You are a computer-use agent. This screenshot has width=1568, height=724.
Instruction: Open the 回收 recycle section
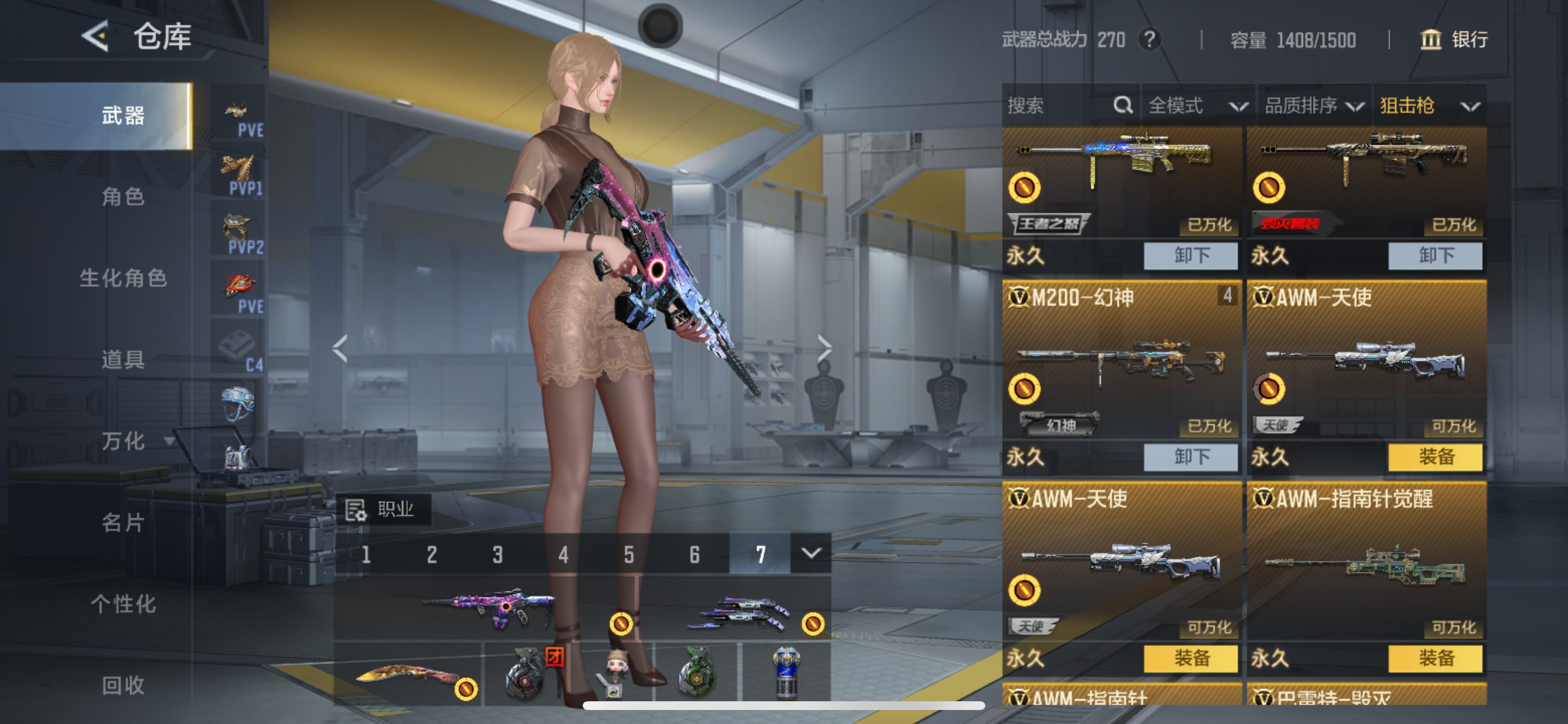[123, 685]
